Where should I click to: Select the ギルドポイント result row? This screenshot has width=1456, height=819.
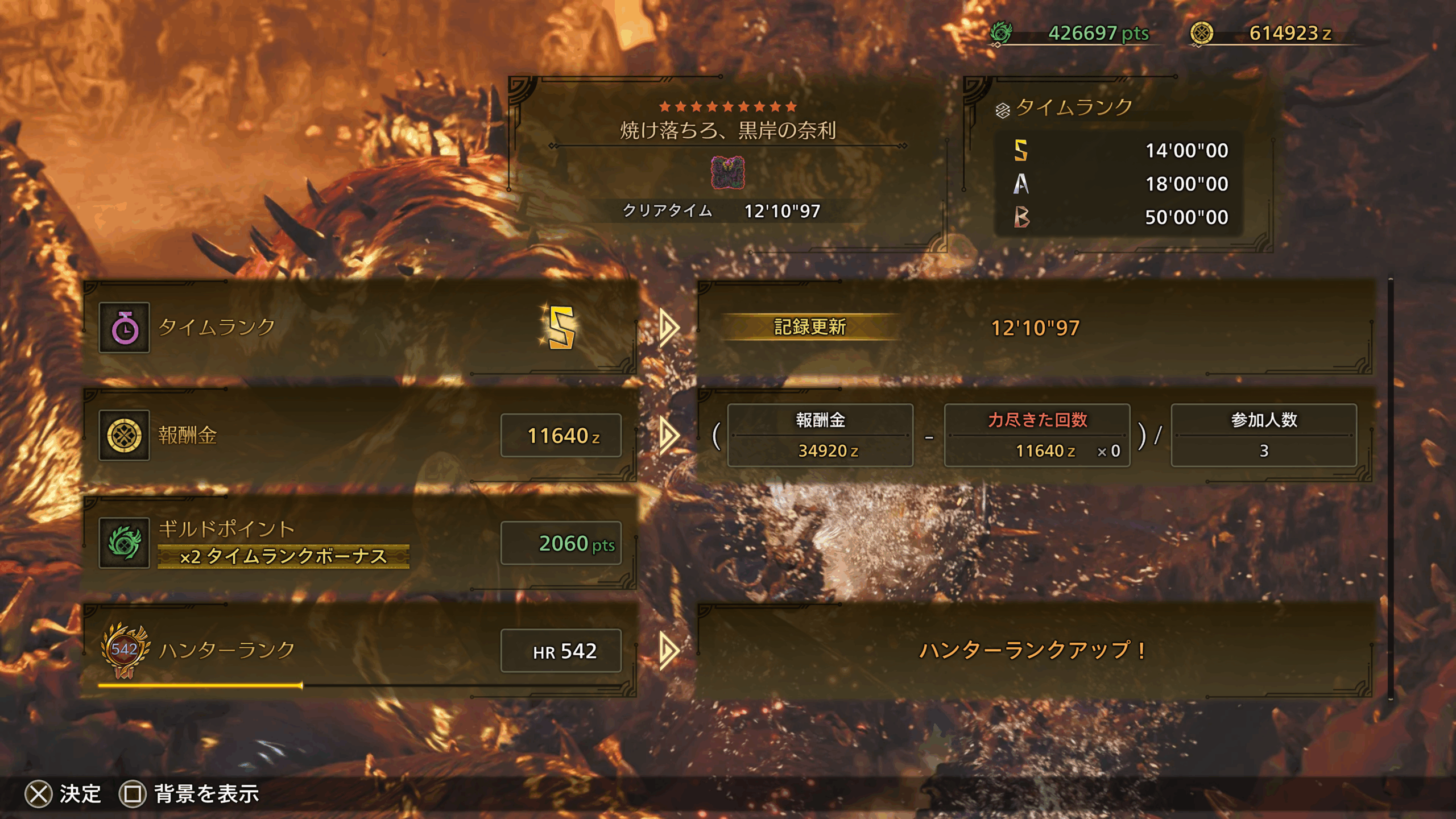click(359, 543)
